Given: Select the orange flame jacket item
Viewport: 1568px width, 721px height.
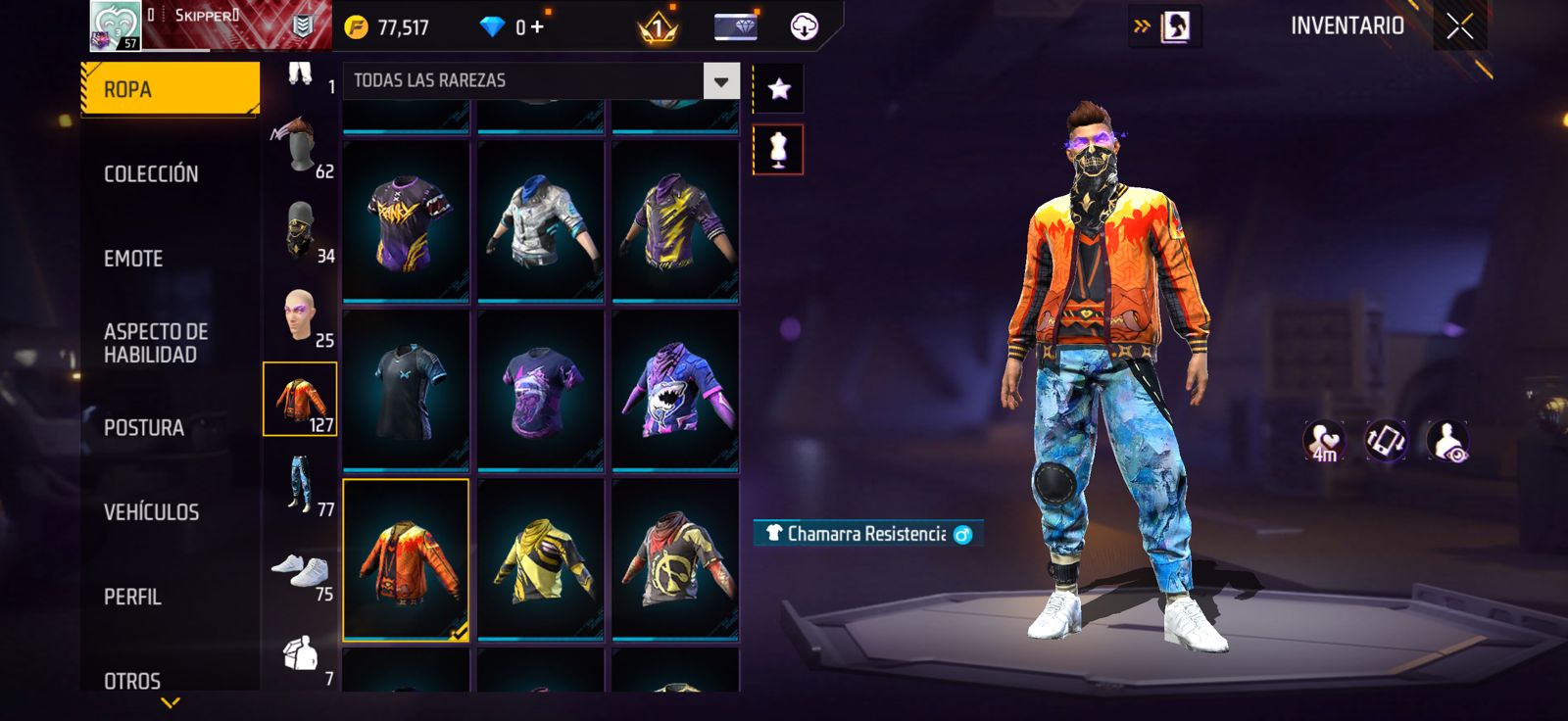Looking at the screenshot, I should point(406,559).
